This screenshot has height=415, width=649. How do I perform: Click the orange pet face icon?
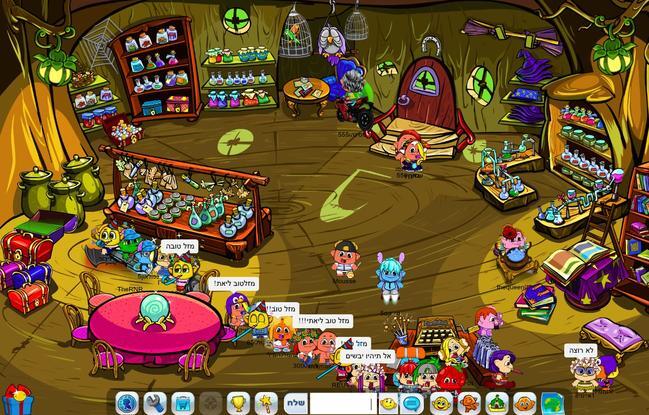523,403
